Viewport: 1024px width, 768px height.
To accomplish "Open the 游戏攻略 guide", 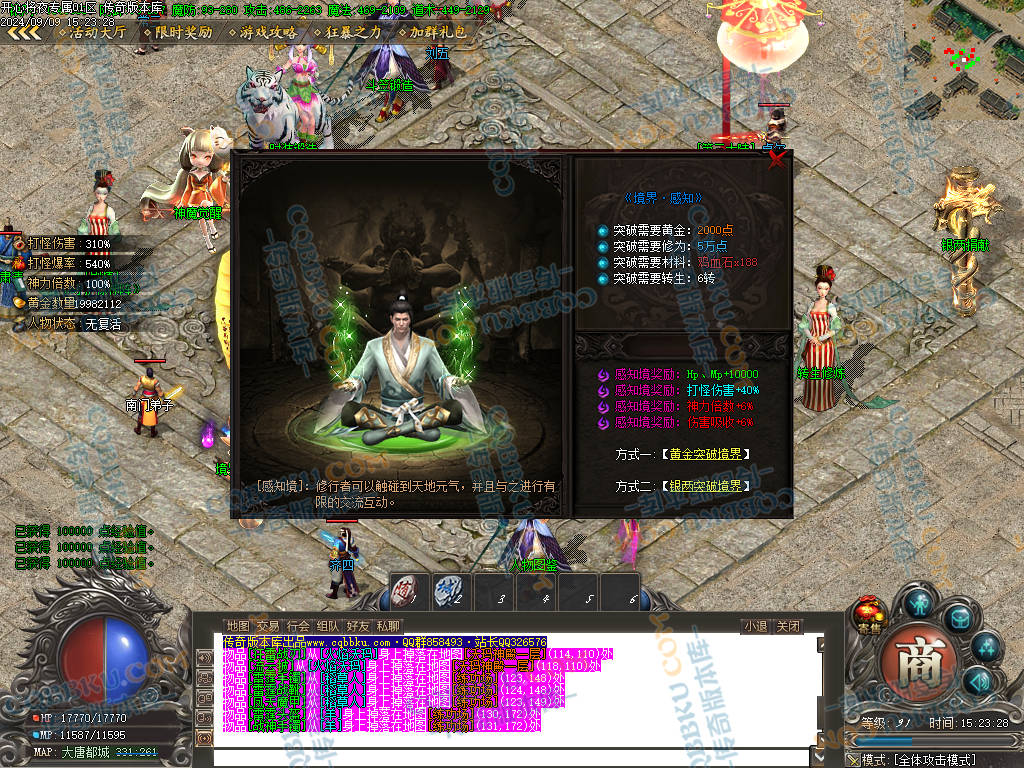I will click(262, 32).
